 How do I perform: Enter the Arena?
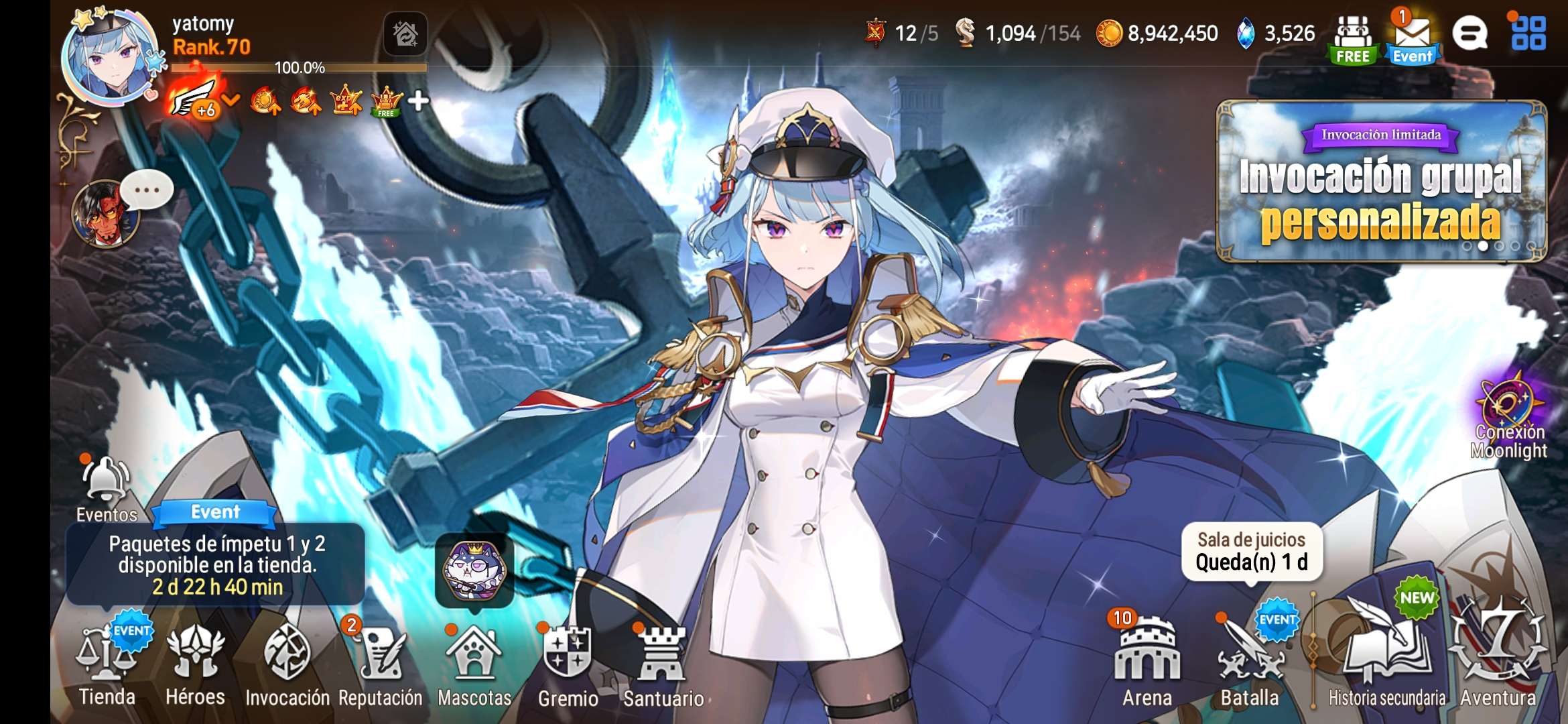point(1147,664)
